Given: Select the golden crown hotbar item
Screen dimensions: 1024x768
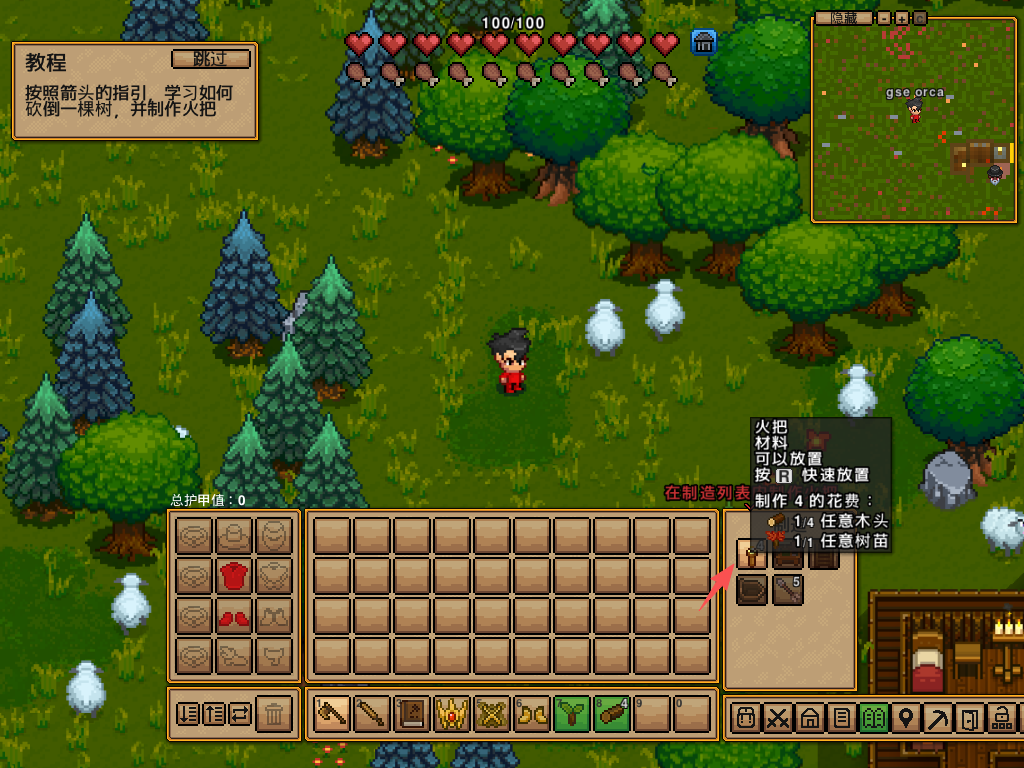Looking at the screenshot, I should (x=452, y=714).
